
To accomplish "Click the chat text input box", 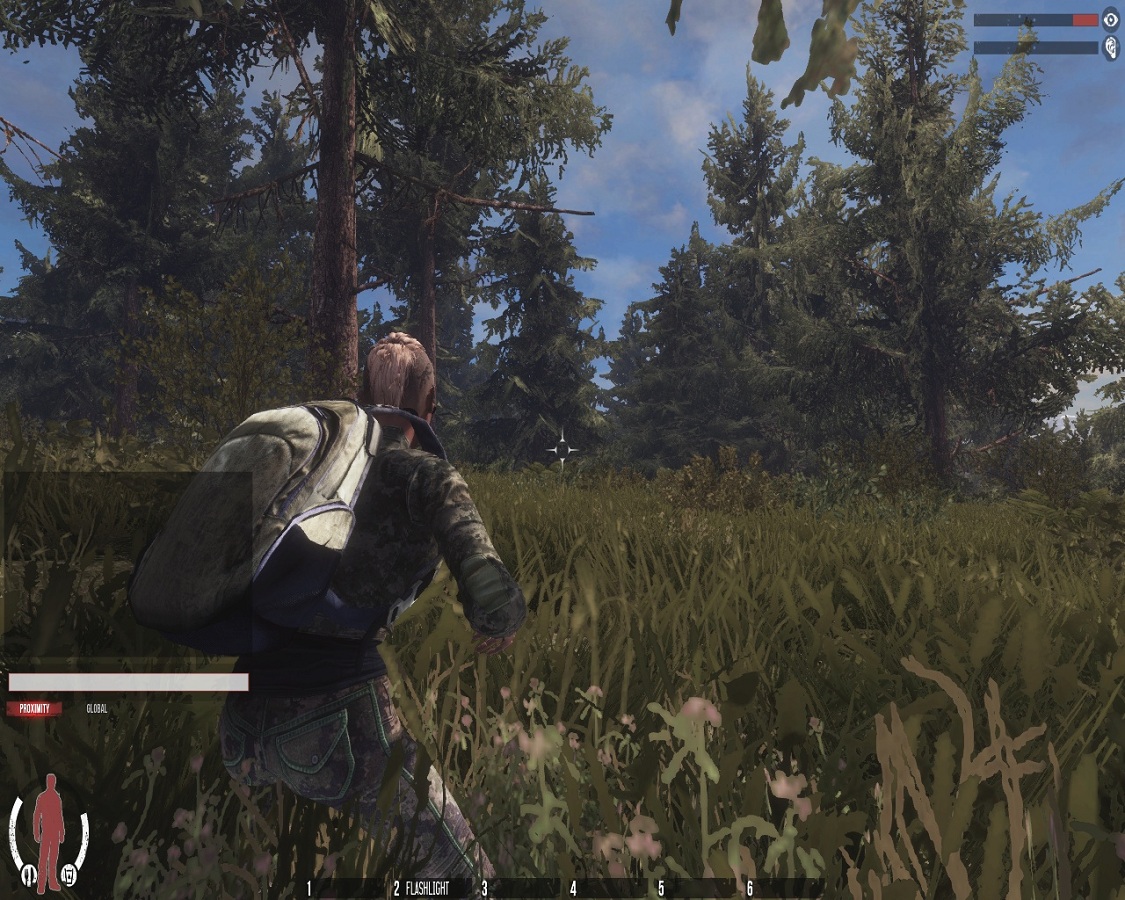I will tap(128, 682).
